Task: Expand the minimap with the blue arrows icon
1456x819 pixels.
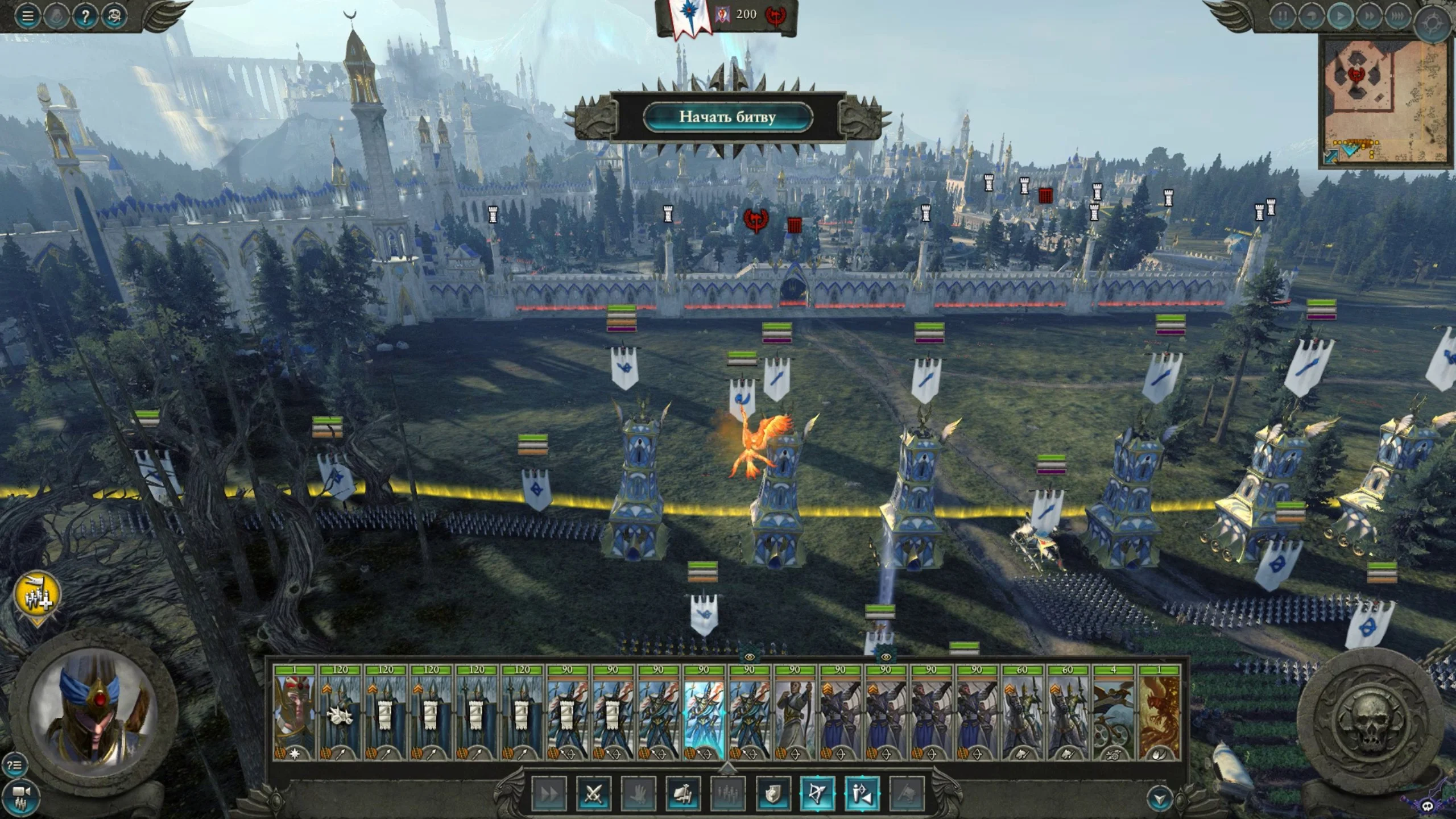Action: (x=1331, y=156)
